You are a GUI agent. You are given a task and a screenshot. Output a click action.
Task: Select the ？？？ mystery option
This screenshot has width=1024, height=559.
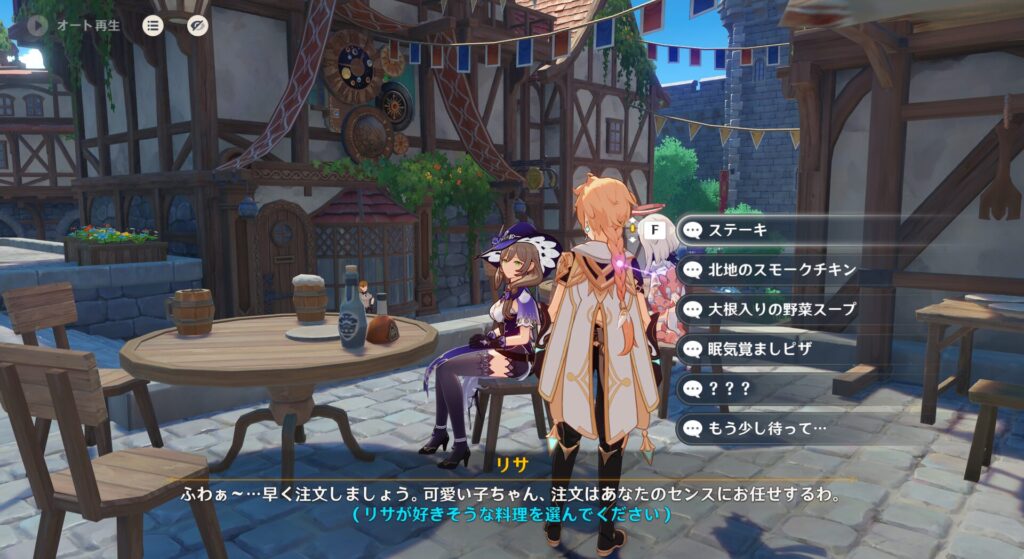[x=765, y=388]
